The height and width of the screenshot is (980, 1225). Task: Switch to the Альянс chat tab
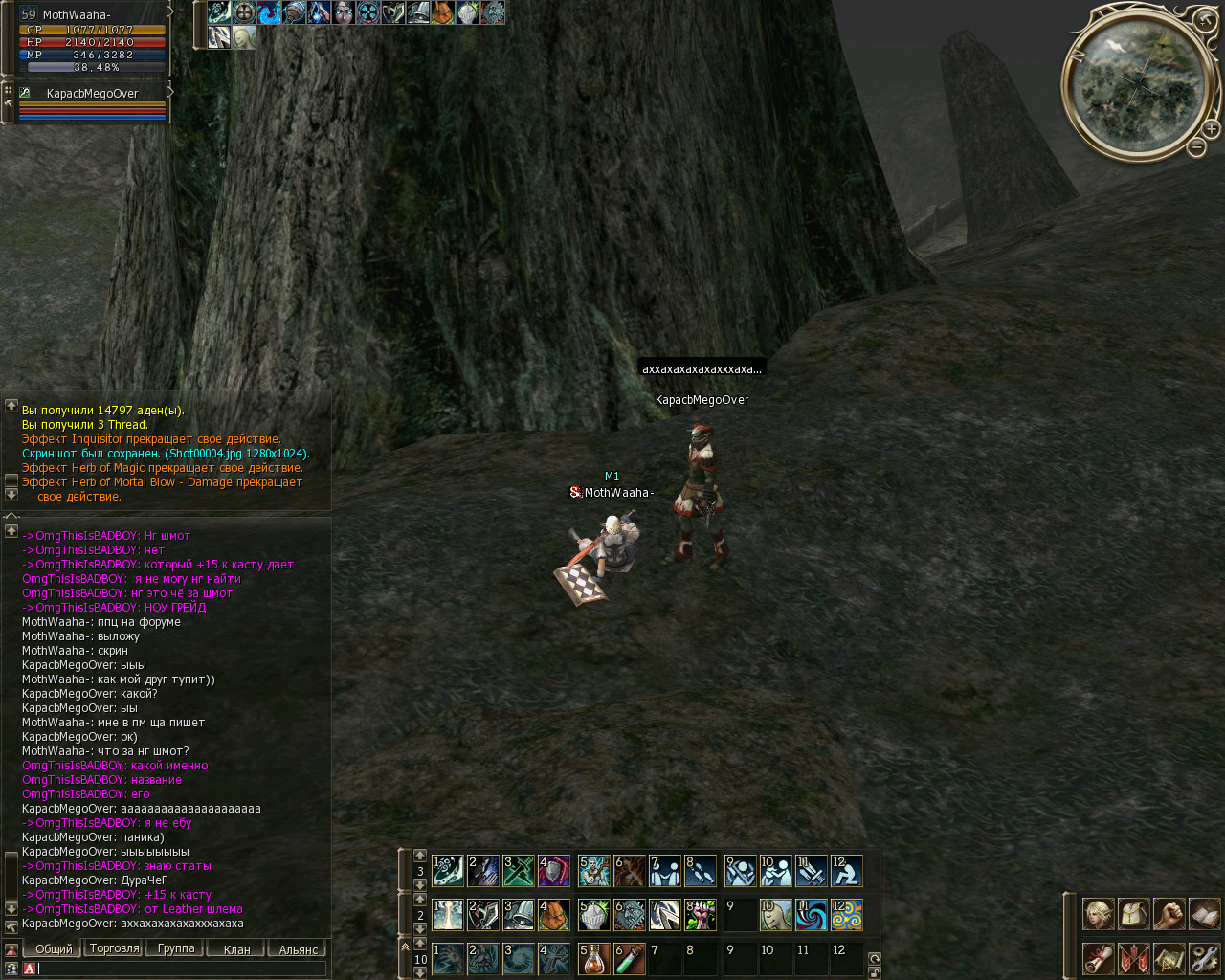(x=298, y=949)
